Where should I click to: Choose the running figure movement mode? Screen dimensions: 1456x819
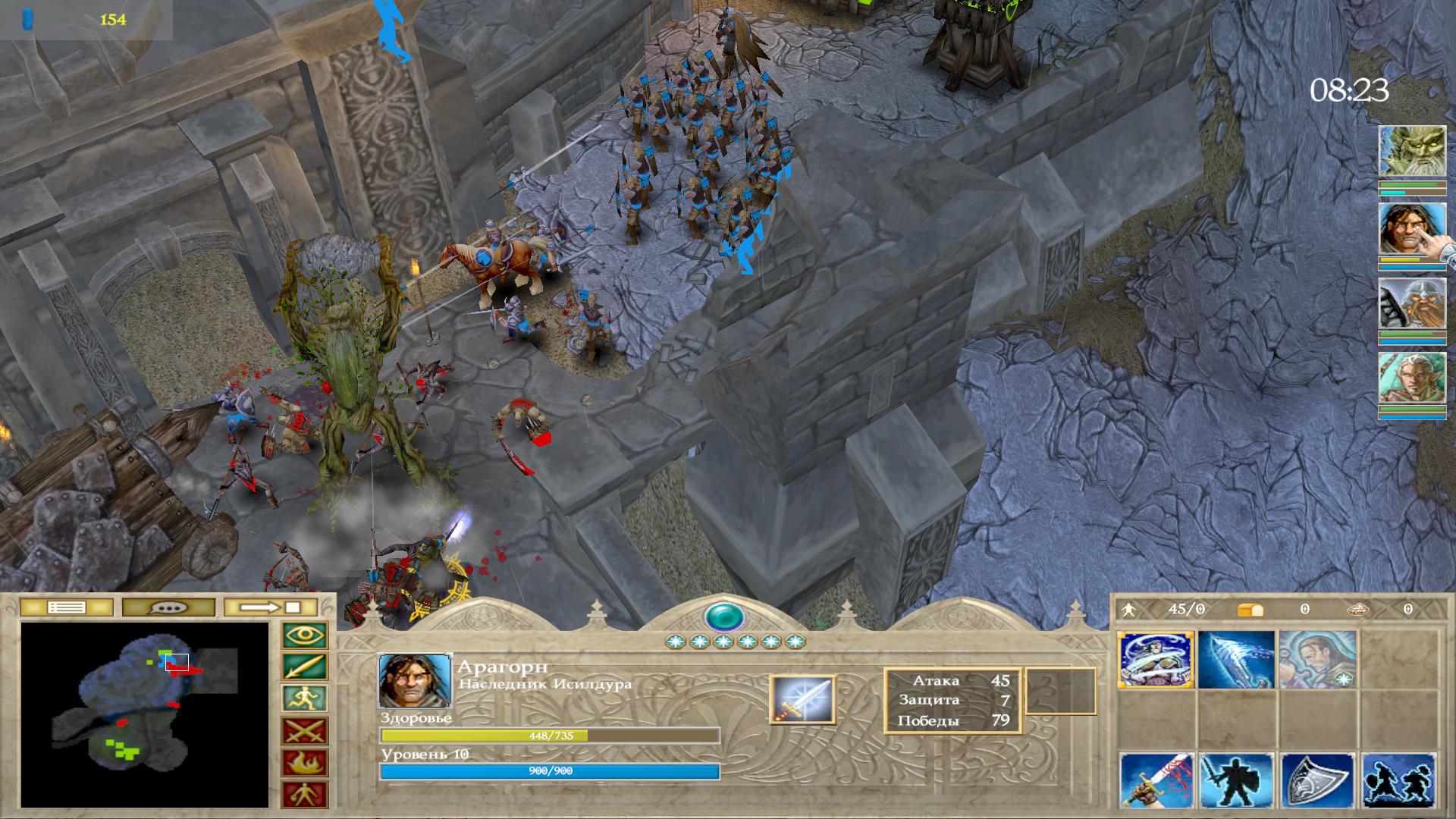pos(305,699)
